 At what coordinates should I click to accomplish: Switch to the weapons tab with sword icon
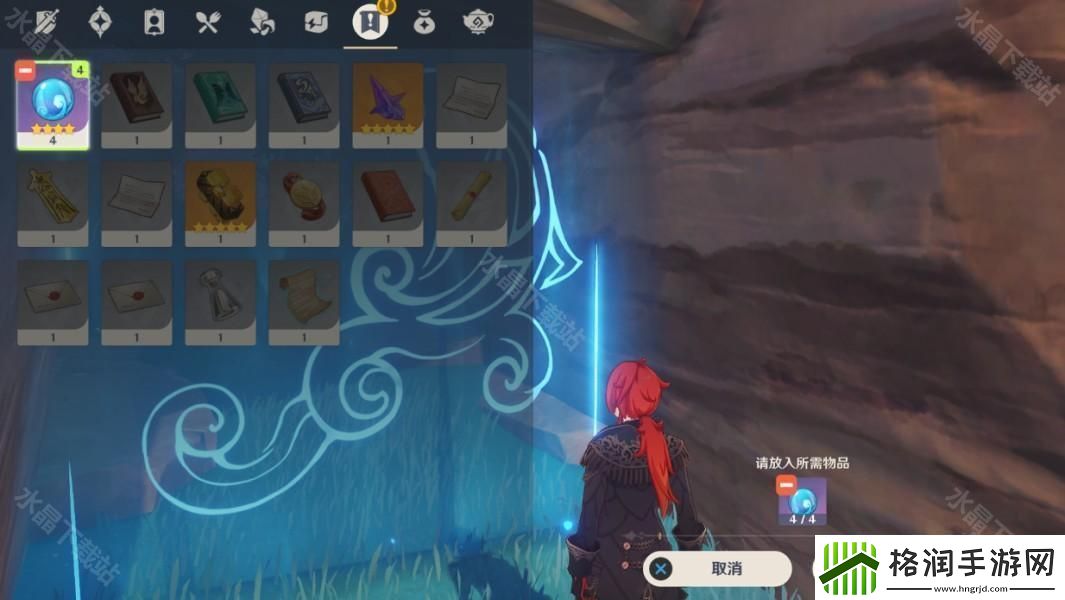point(47,22)
